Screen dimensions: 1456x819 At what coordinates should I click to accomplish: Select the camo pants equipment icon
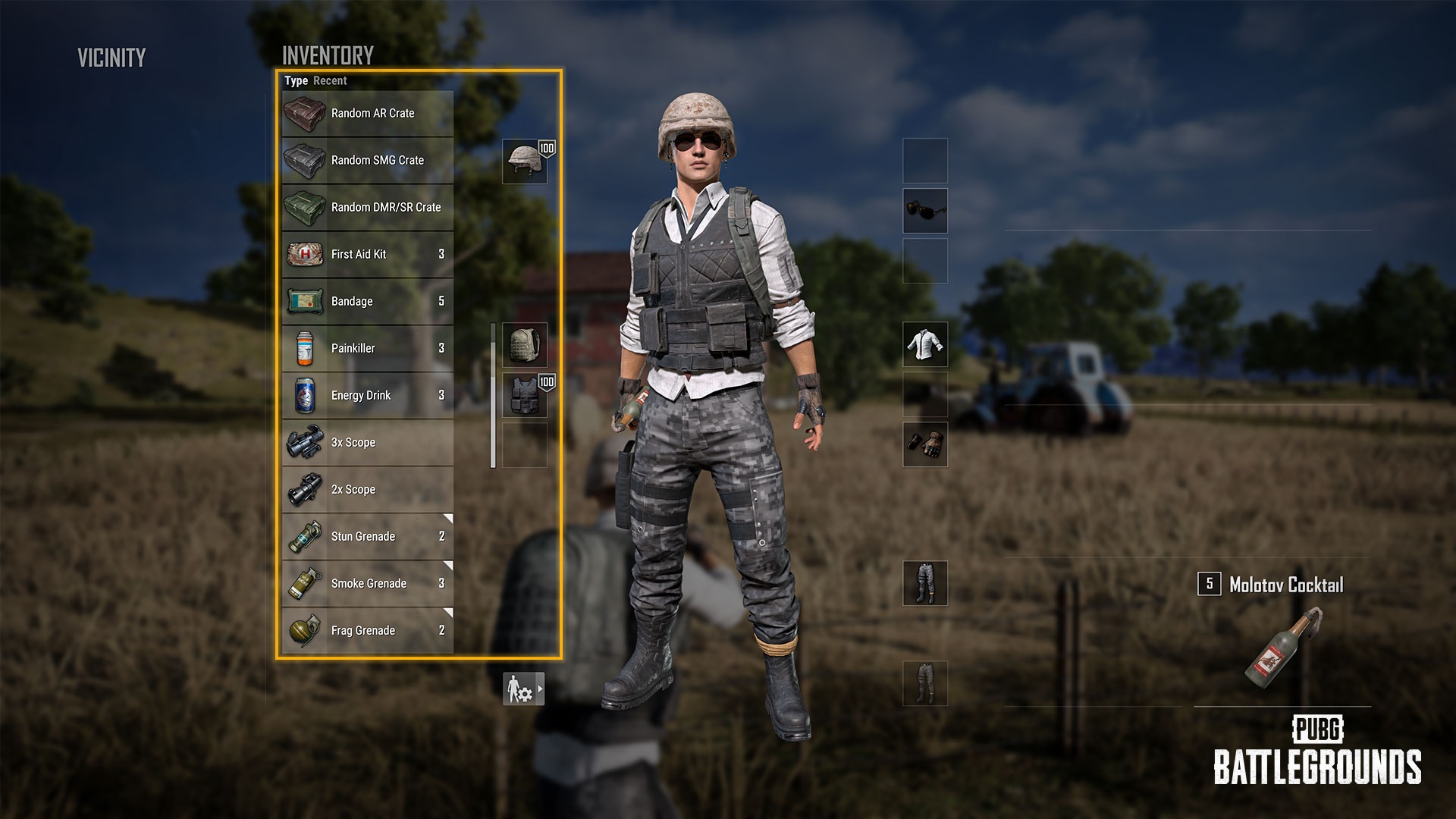click(x=925, y=585)
